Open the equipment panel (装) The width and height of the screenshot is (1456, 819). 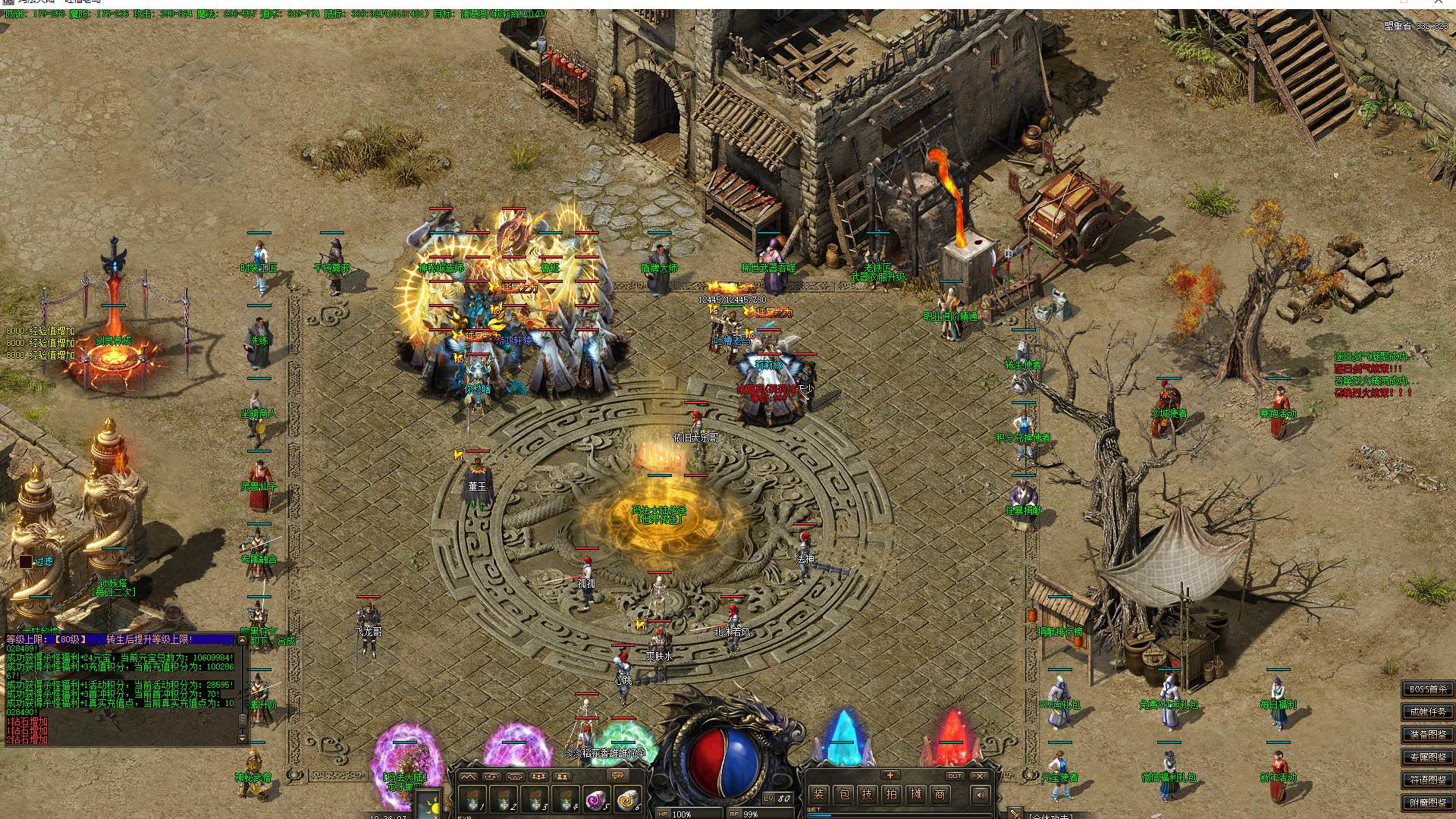(x=818, y=794)
